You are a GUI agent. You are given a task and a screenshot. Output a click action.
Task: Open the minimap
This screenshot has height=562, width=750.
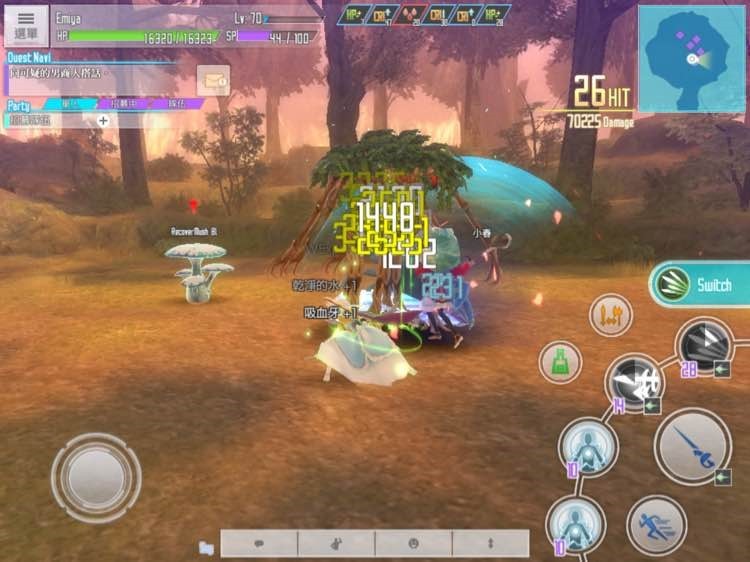point(690,58)
